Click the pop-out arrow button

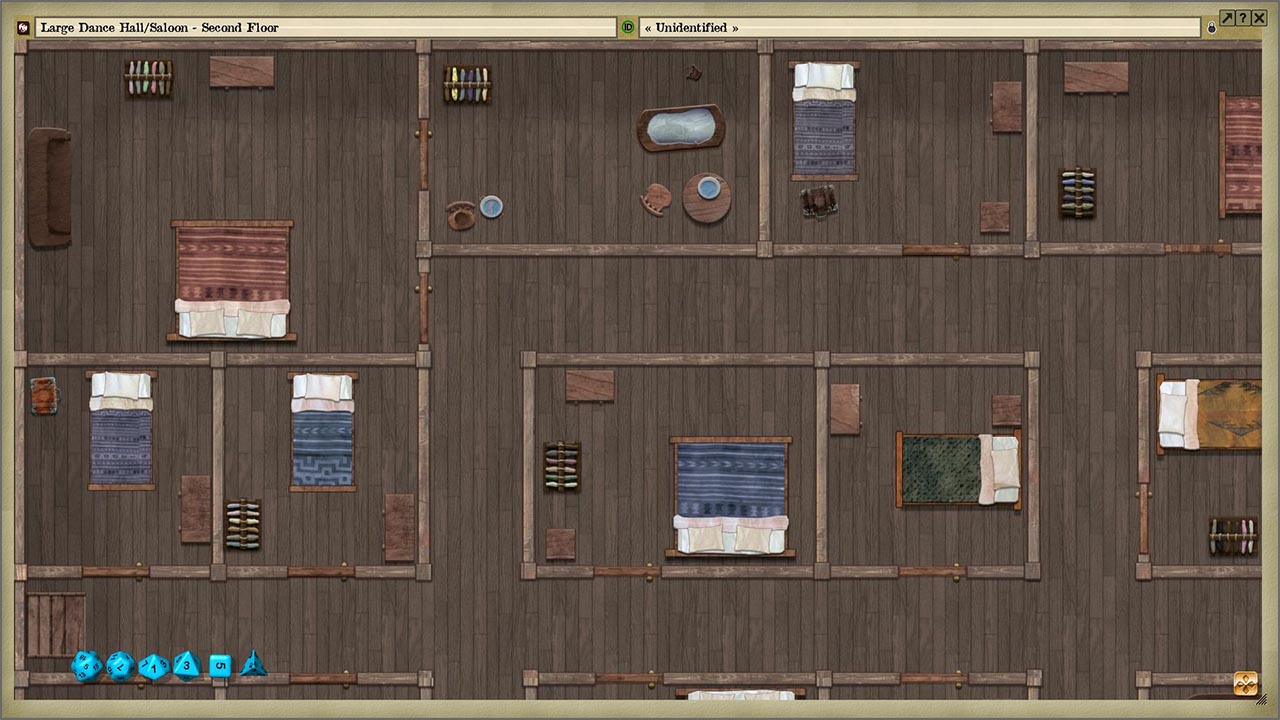pyautogui.click(x=1227, y=17)
